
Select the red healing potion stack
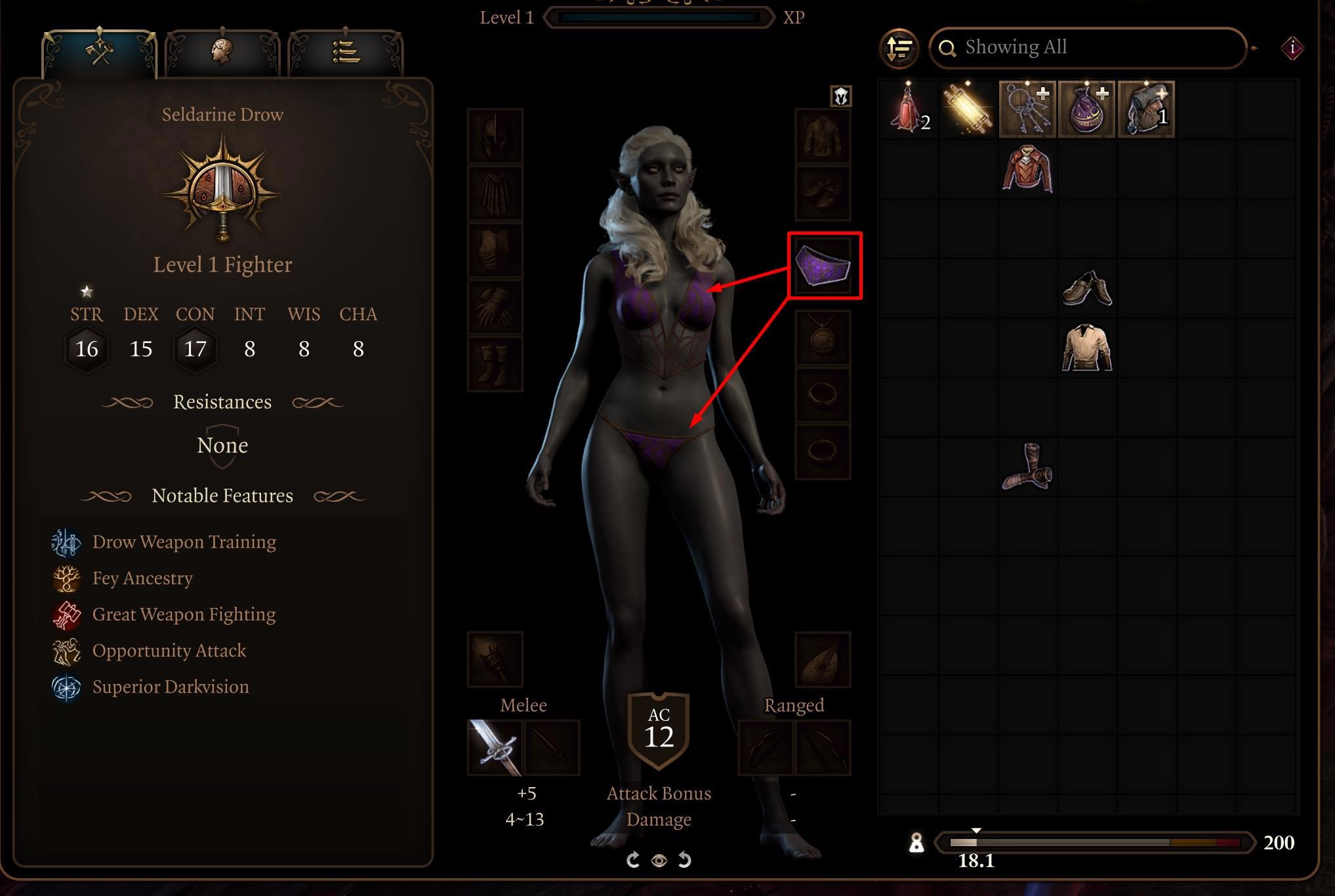[908, 109]
